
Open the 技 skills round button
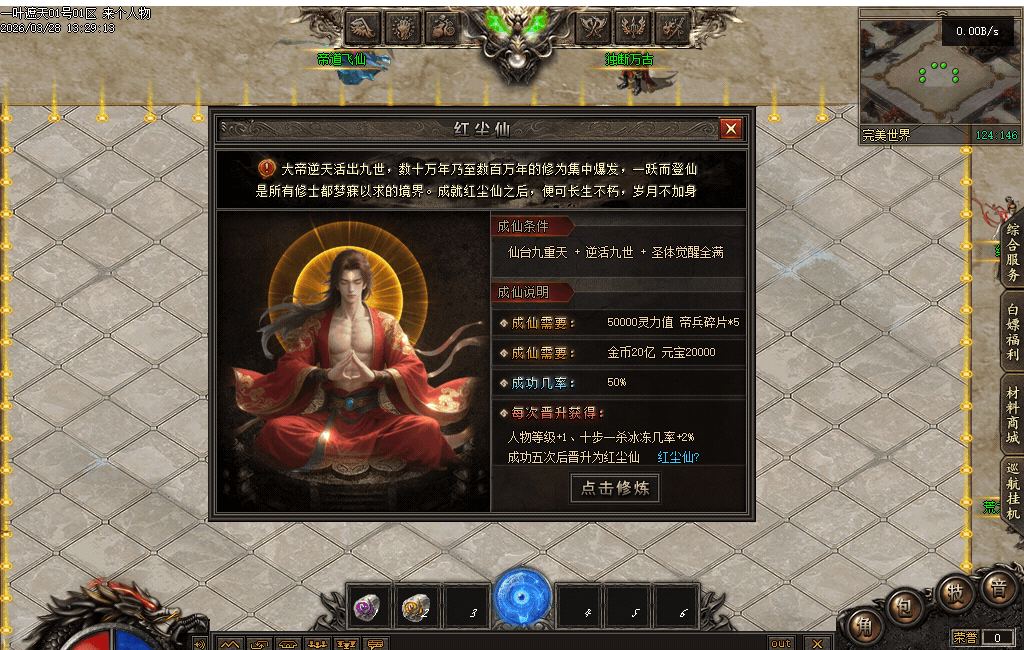(954, 592)
